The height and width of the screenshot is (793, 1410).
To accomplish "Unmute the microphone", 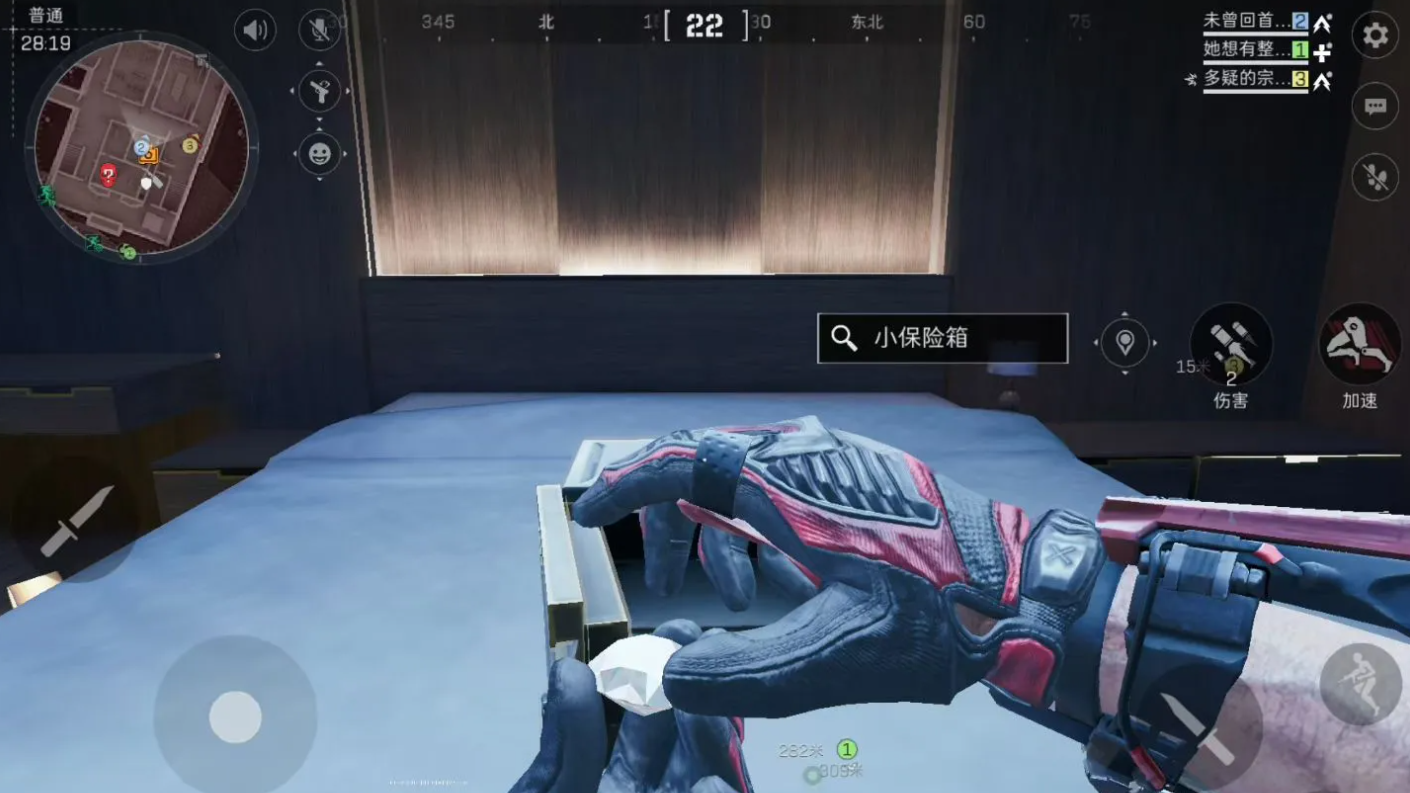I will [318, 29].
